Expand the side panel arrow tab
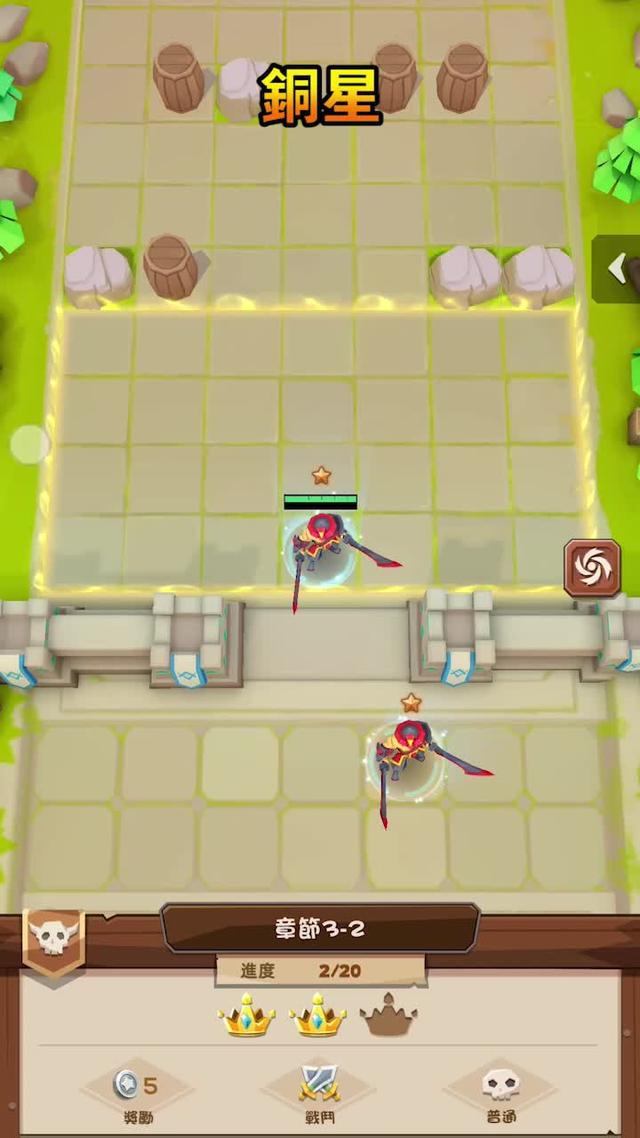The image size is (640, 1138). [618, 268]
